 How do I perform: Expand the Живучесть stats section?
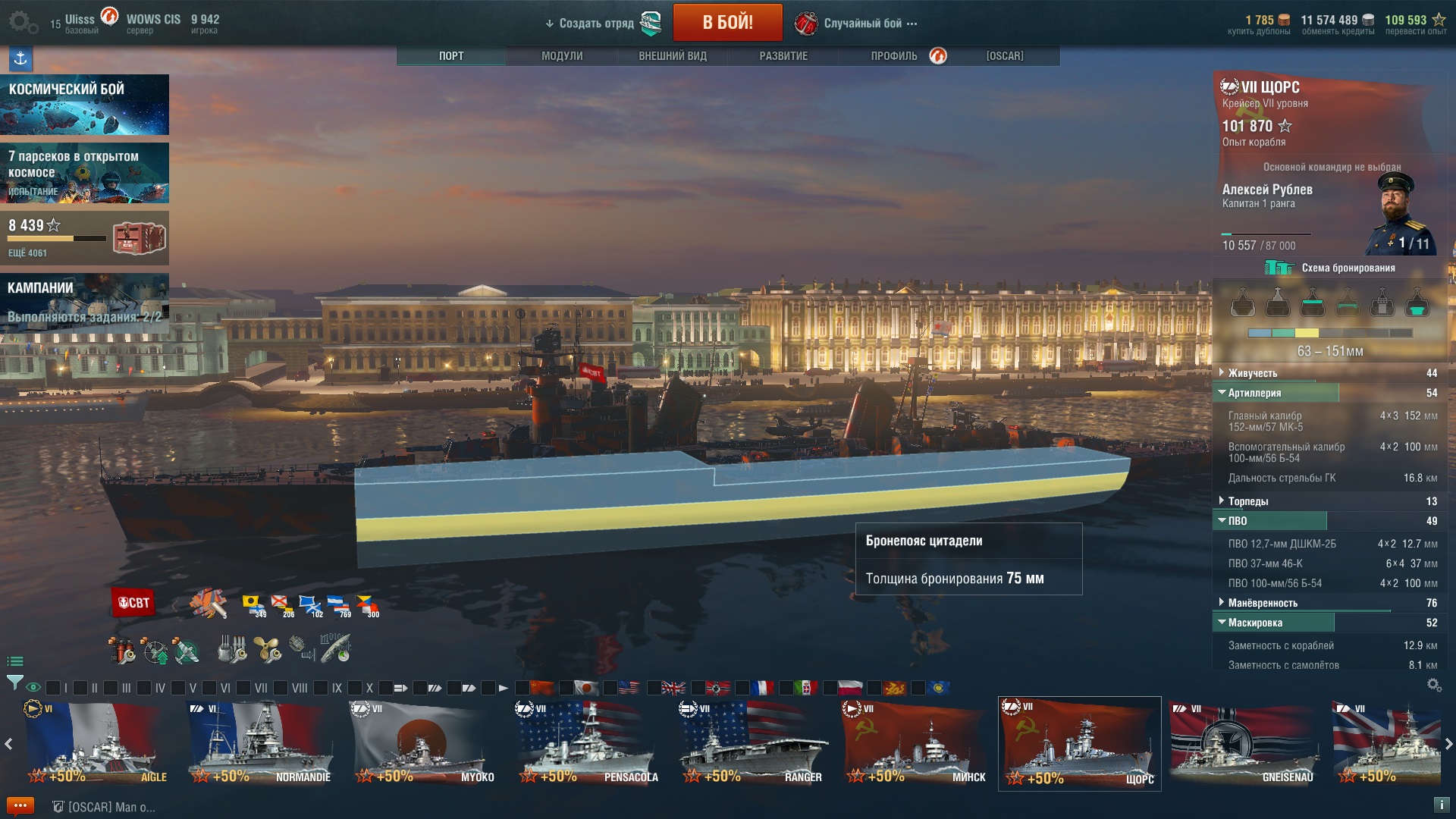point(1253,373)
